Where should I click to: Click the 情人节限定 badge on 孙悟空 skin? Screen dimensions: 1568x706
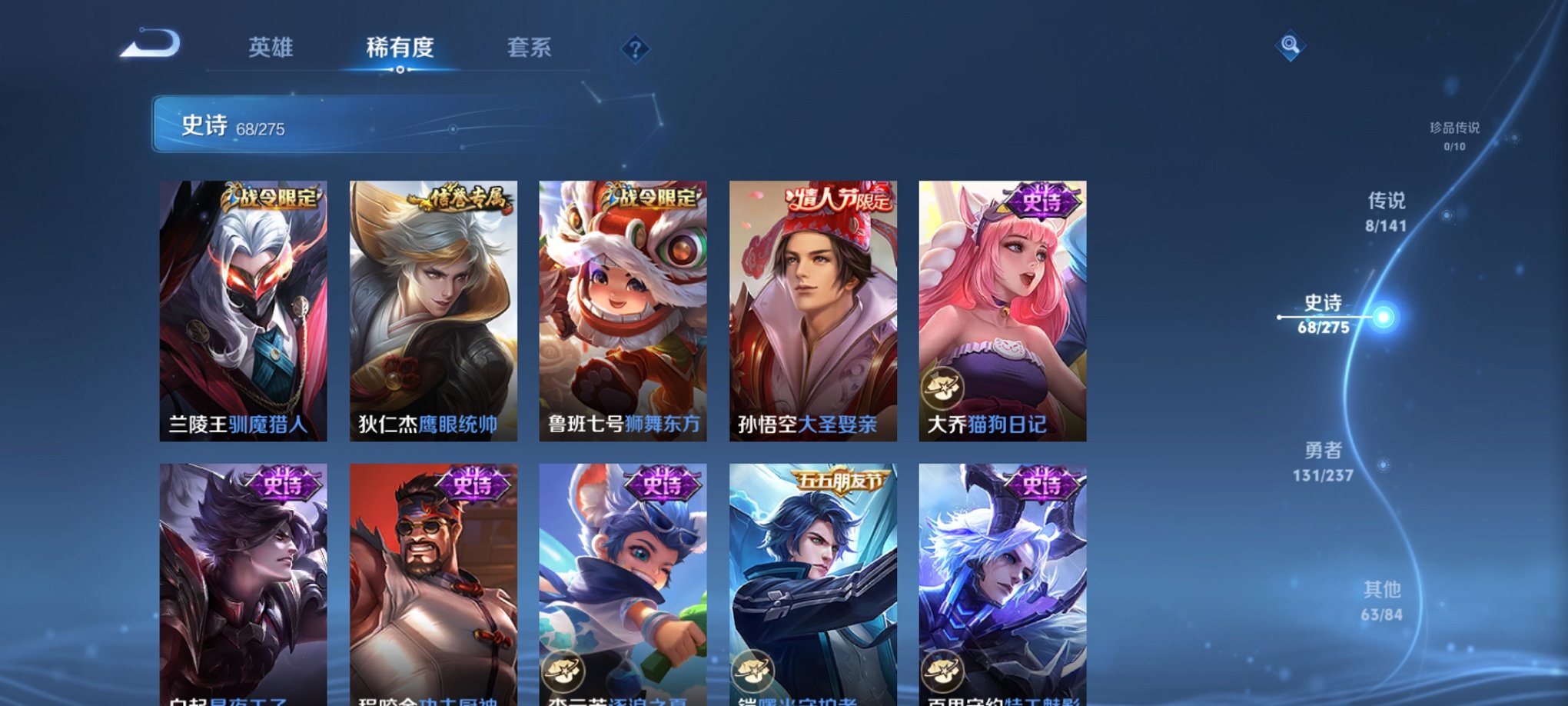838,200
